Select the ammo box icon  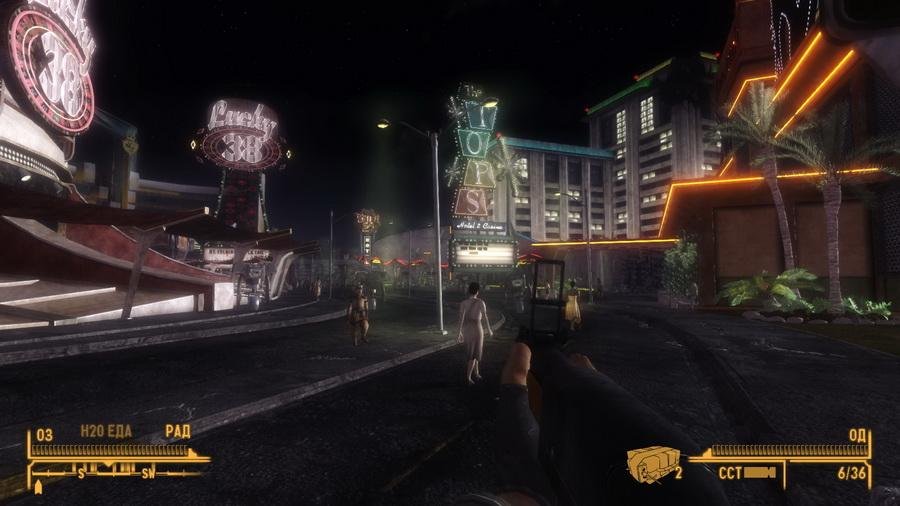[651, 462]
